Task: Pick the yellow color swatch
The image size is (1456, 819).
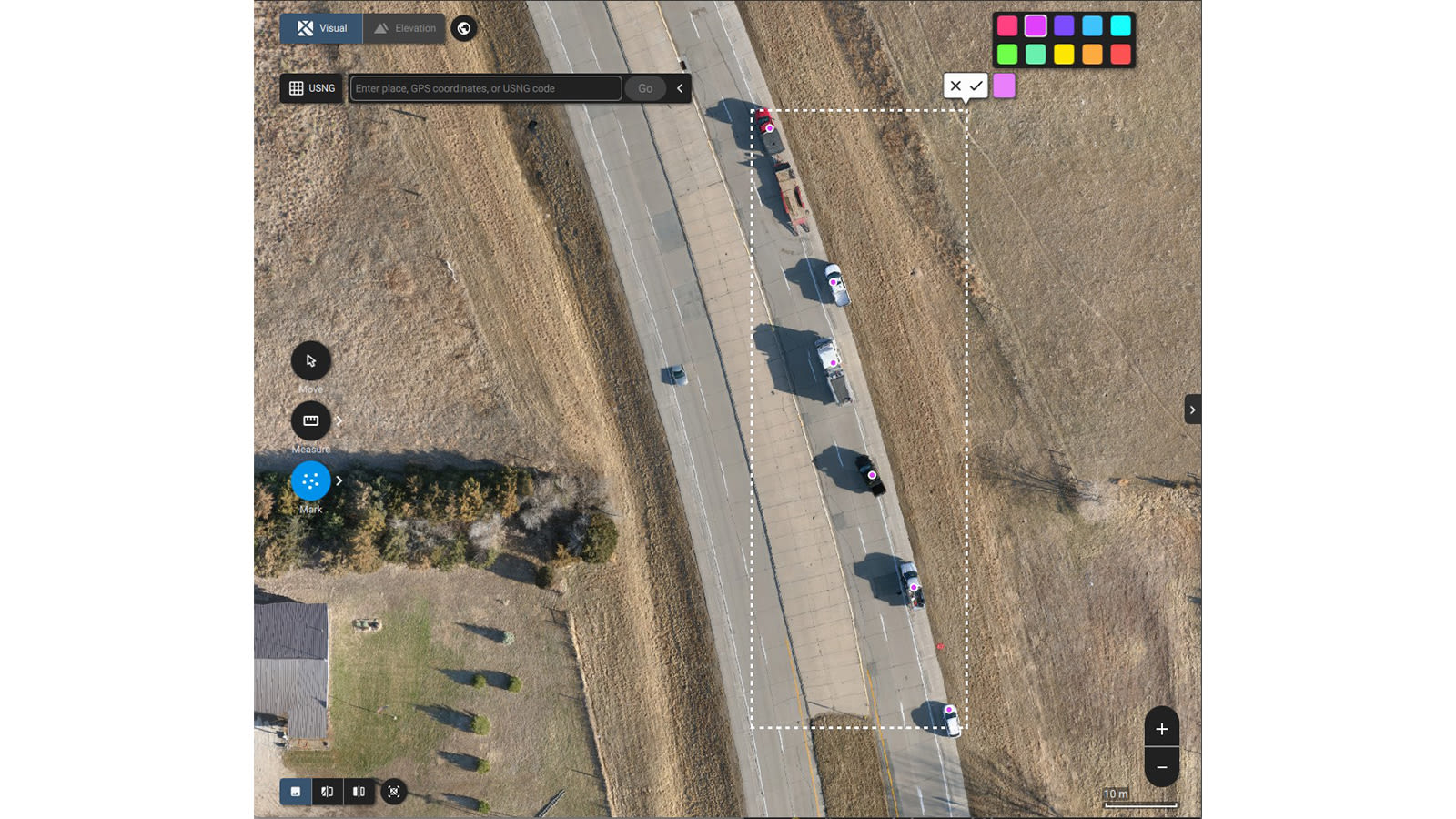Action: point(1064,53)
